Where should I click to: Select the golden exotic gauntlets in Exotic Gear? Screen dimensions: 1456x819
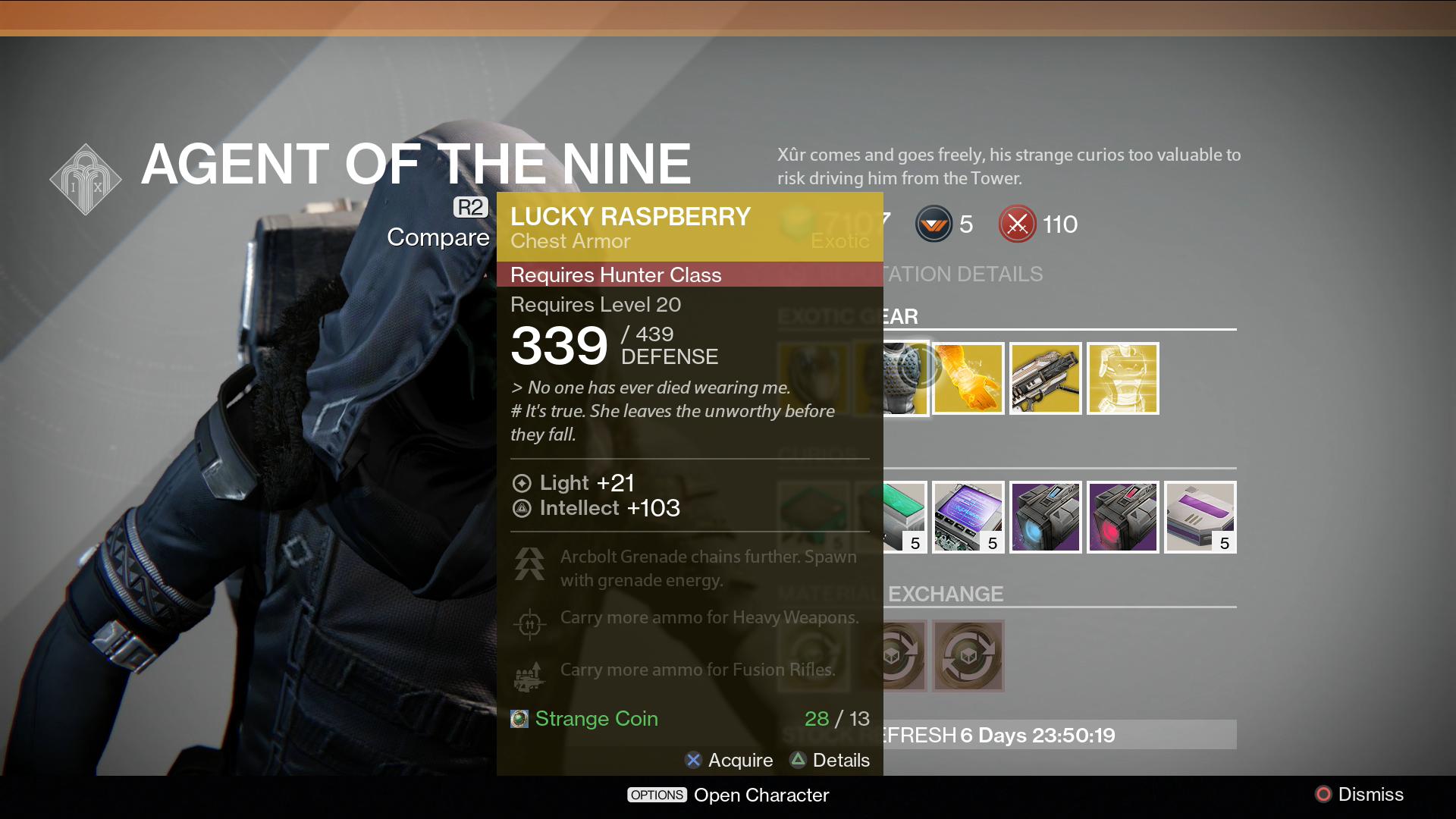pos(969,378)
